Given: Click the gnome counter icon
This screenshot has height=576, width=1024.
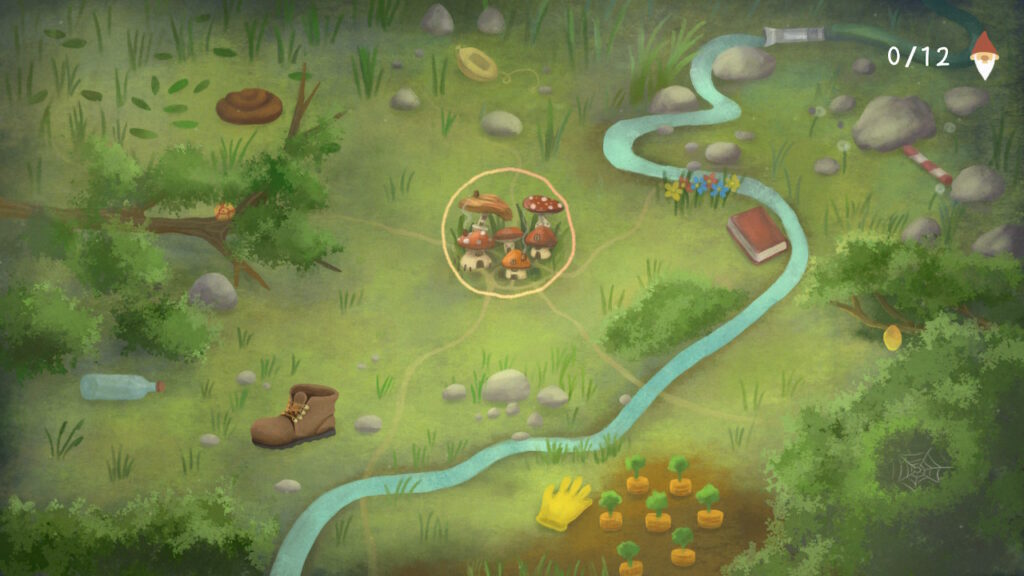Looking at the screenshot, I should (x=985, y=55).
